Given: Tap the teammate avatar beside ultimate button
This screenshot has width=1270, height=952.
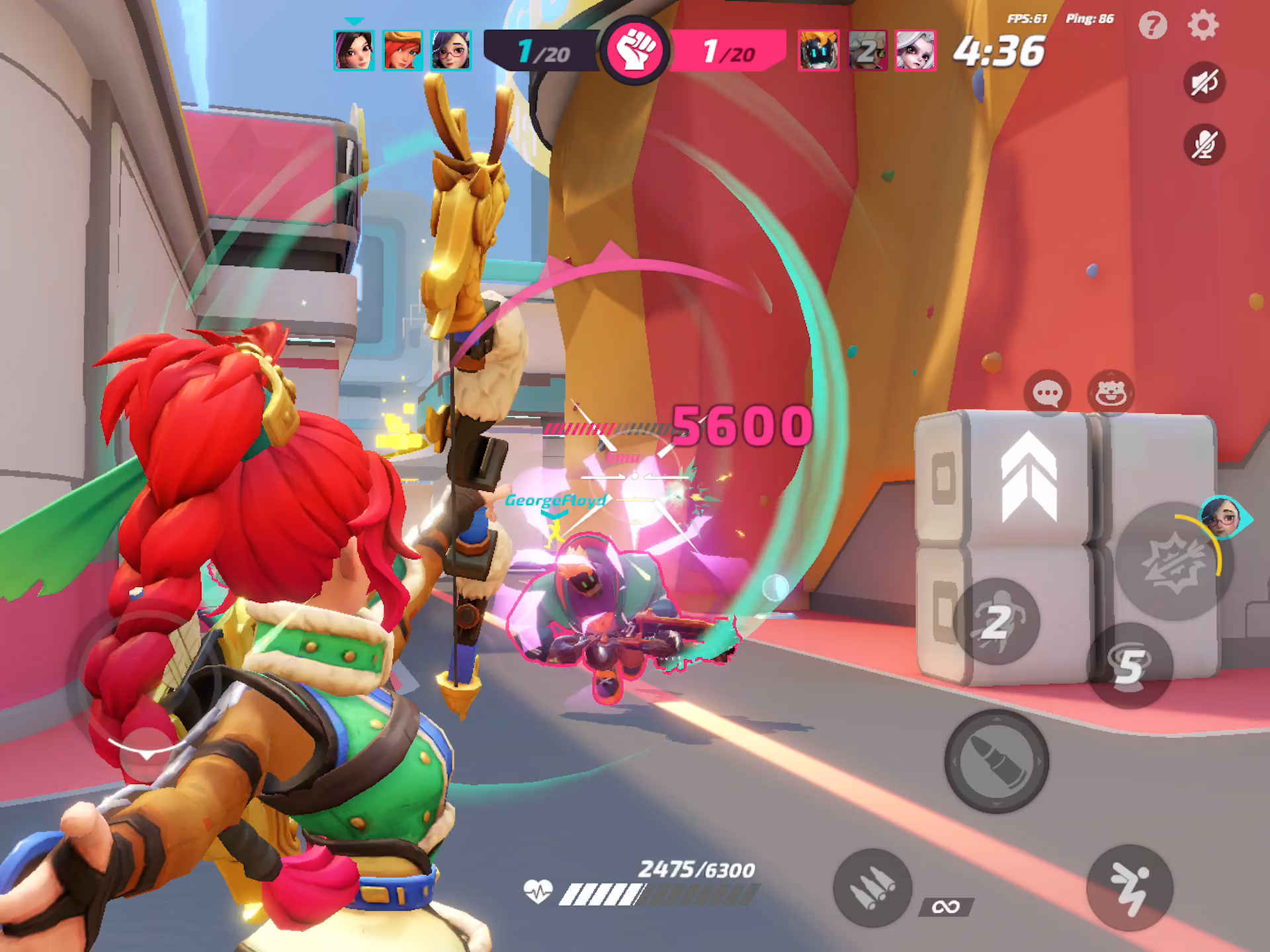Looking at the screenshot, I should point(1223,518).
